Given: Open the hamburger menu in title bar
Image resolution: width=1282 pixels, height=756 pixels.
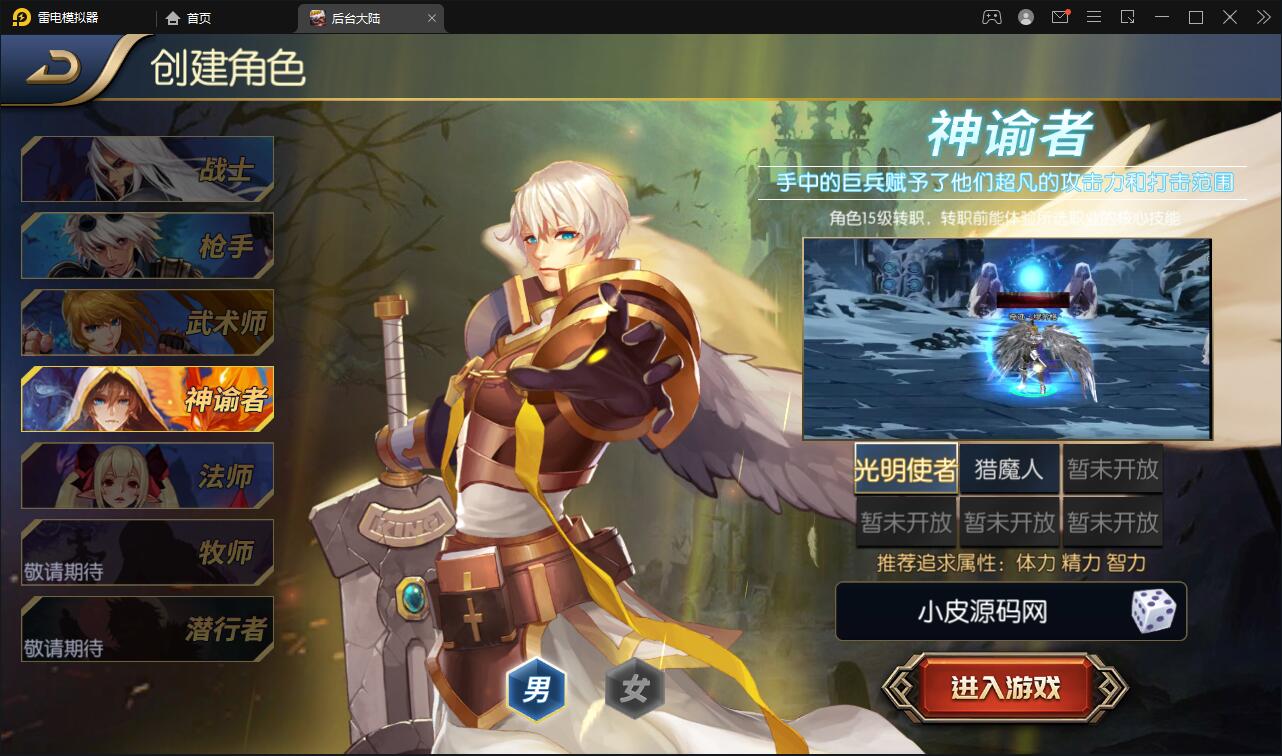Looking at the screenshot, I should [x=1093, y=17].
